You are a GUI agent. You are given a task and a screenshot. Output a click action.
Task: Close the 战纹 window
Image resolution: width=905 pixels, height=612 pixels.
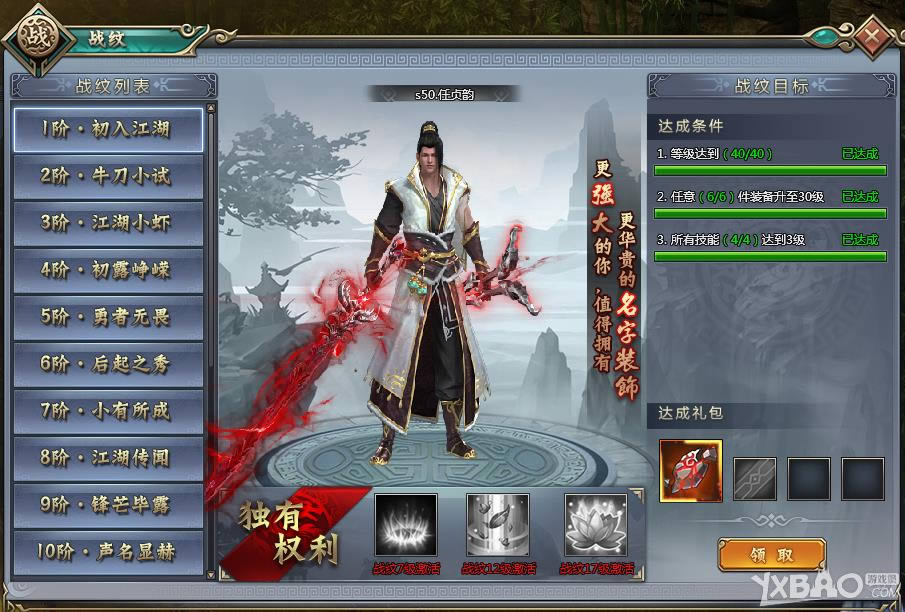coord(873,39)
